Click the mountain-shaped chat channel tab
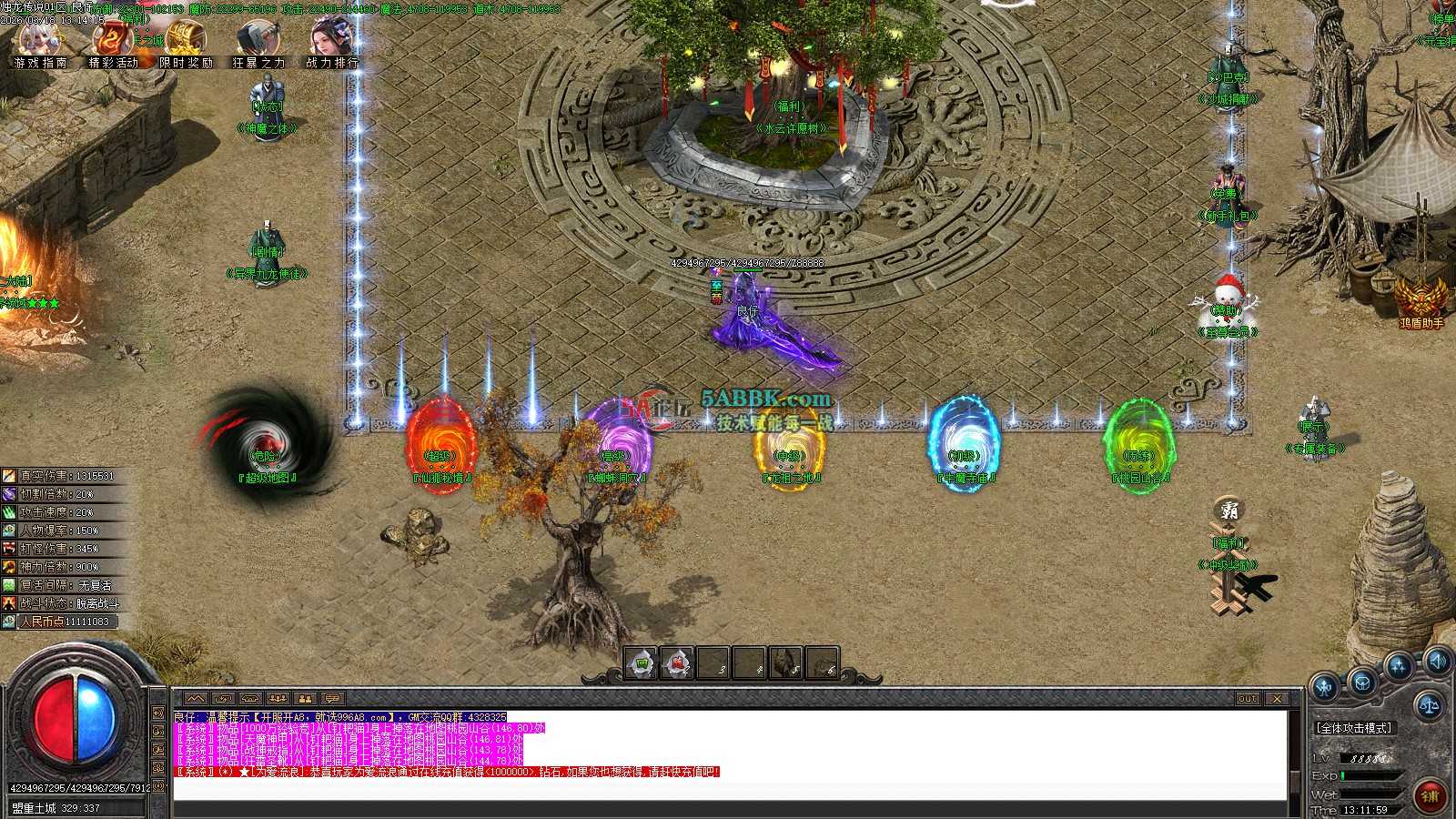Screen dimensions: 1456x819 tap(197, 698)
